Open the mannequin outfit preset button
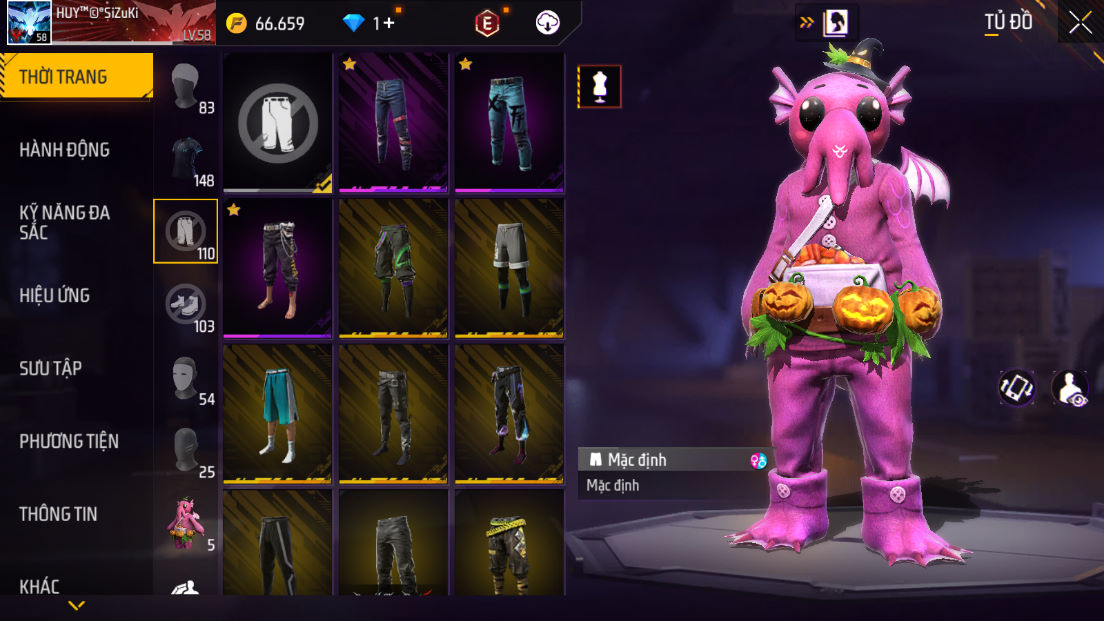This screenshot has height=621, width=1104. point(600,87)
